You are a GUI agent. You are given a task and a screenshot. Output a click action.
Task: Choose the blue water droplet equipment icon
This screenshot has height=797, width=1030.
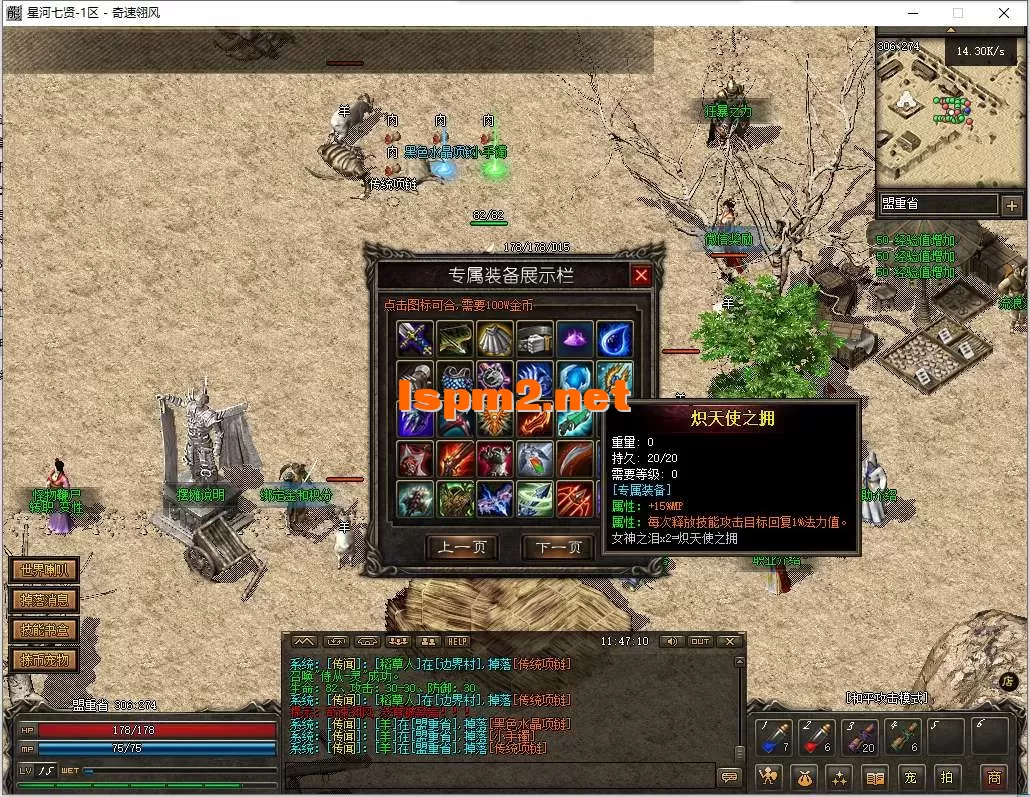[x=614, y=338]
